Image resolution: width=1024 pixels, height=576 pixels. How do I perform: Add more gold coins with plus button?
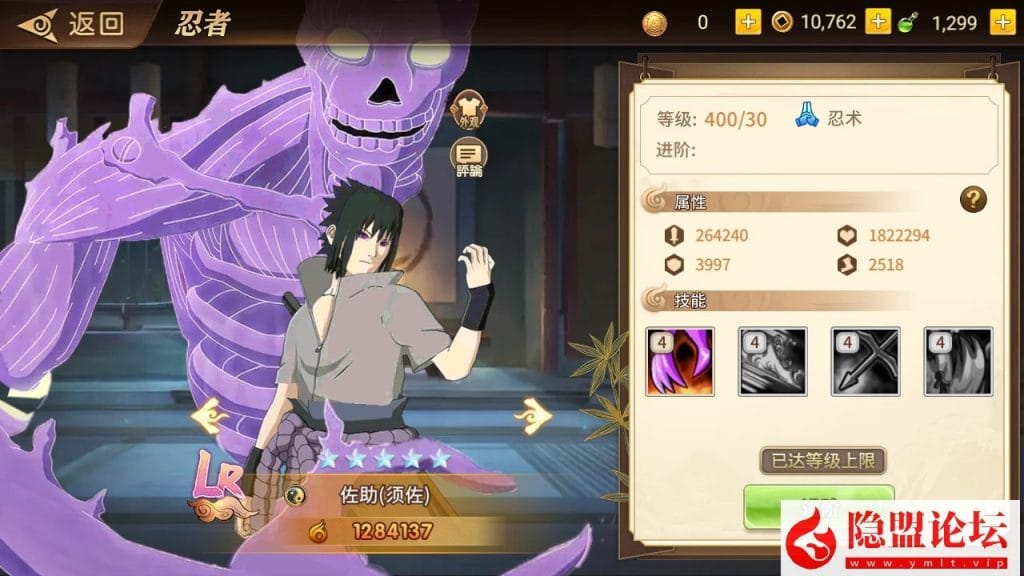(x=748, y=22)
